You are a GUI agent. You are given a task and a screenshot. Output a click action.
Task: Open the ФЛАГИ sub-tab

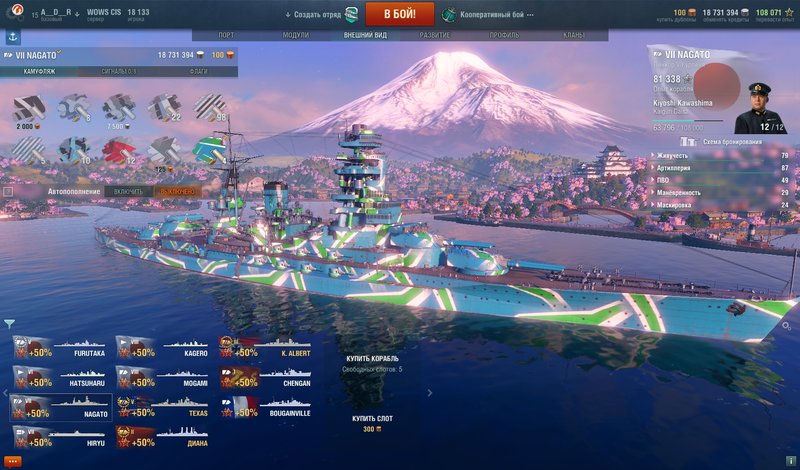click(199, 72)
